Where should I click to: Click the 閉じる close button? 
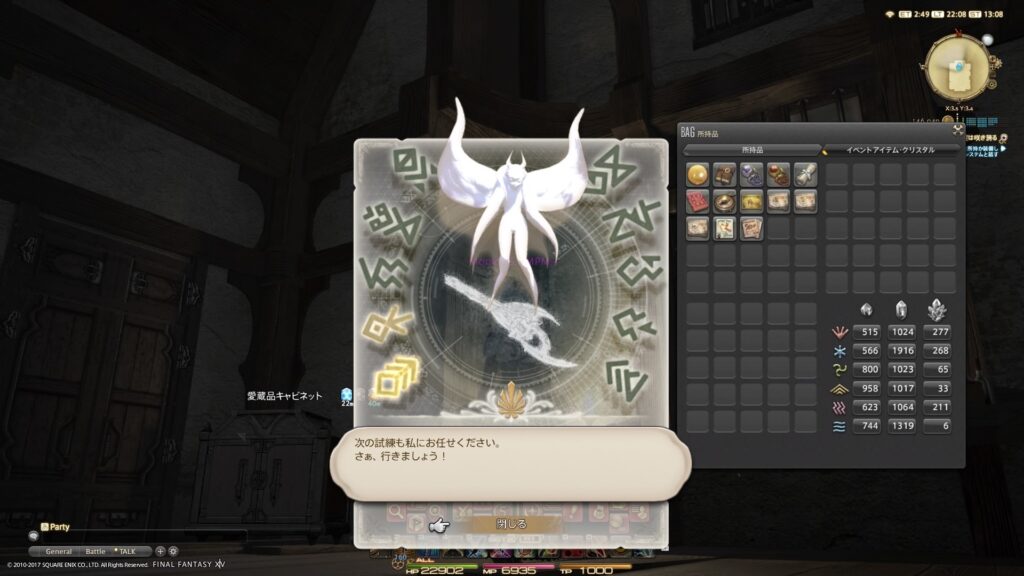[510, 523]
